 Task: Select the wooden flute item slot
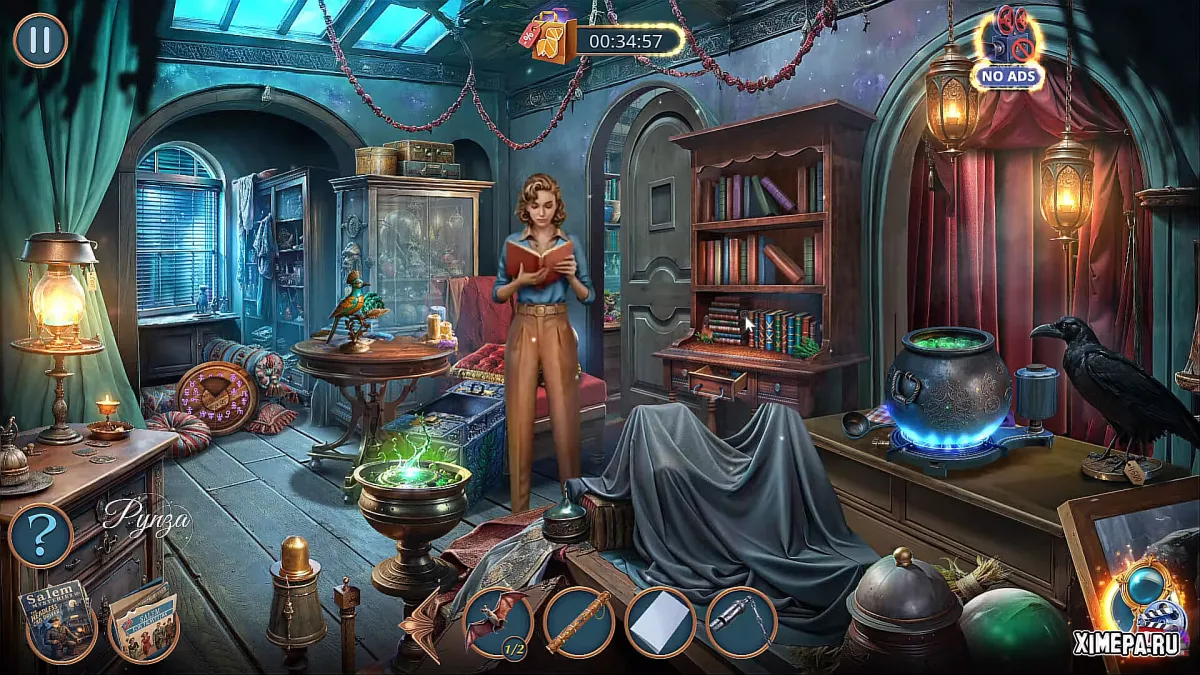[x=579, y=622]
